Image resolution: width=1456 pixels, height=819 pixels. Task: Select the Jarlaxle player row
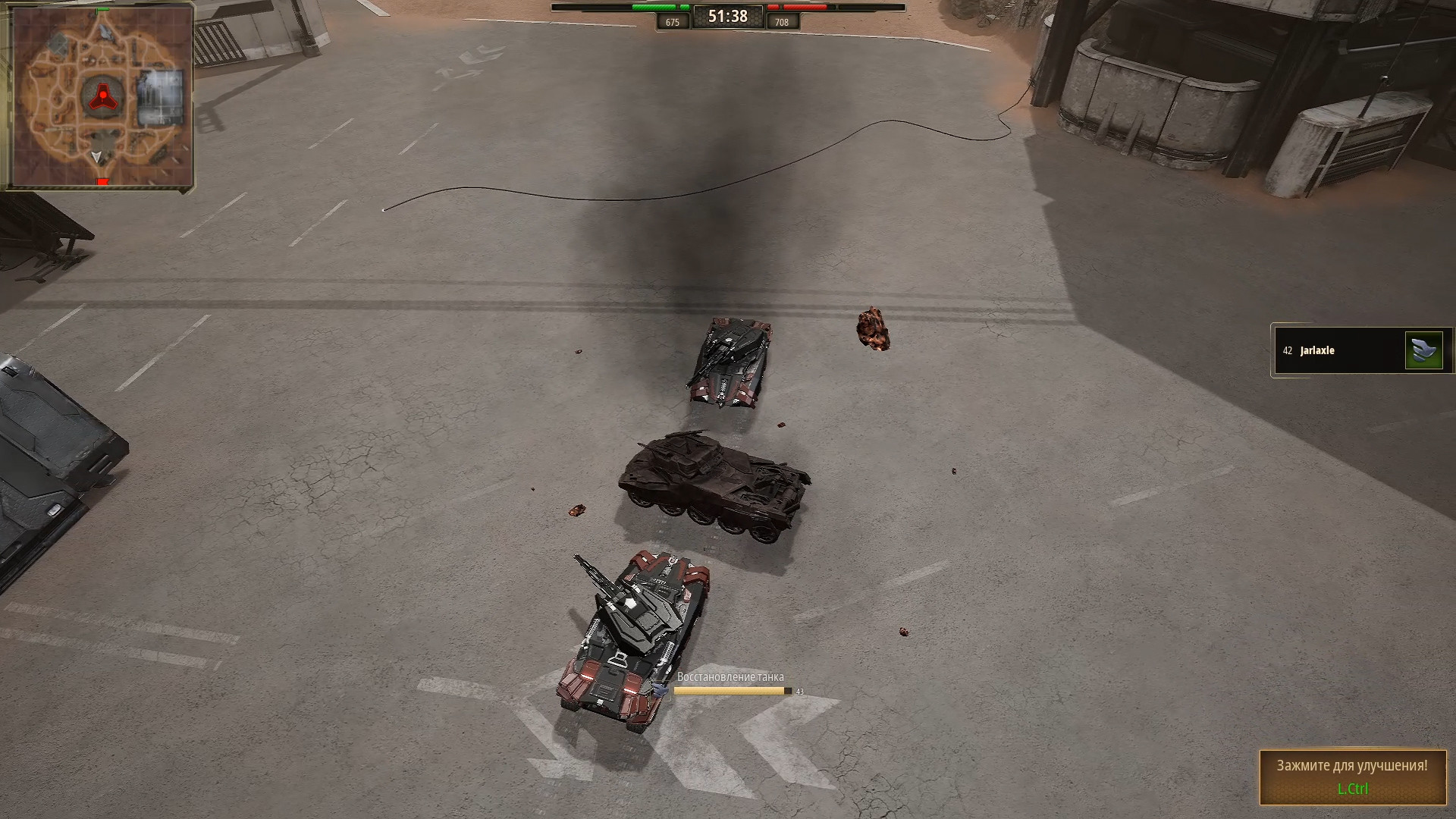[x=1338, y=350]
